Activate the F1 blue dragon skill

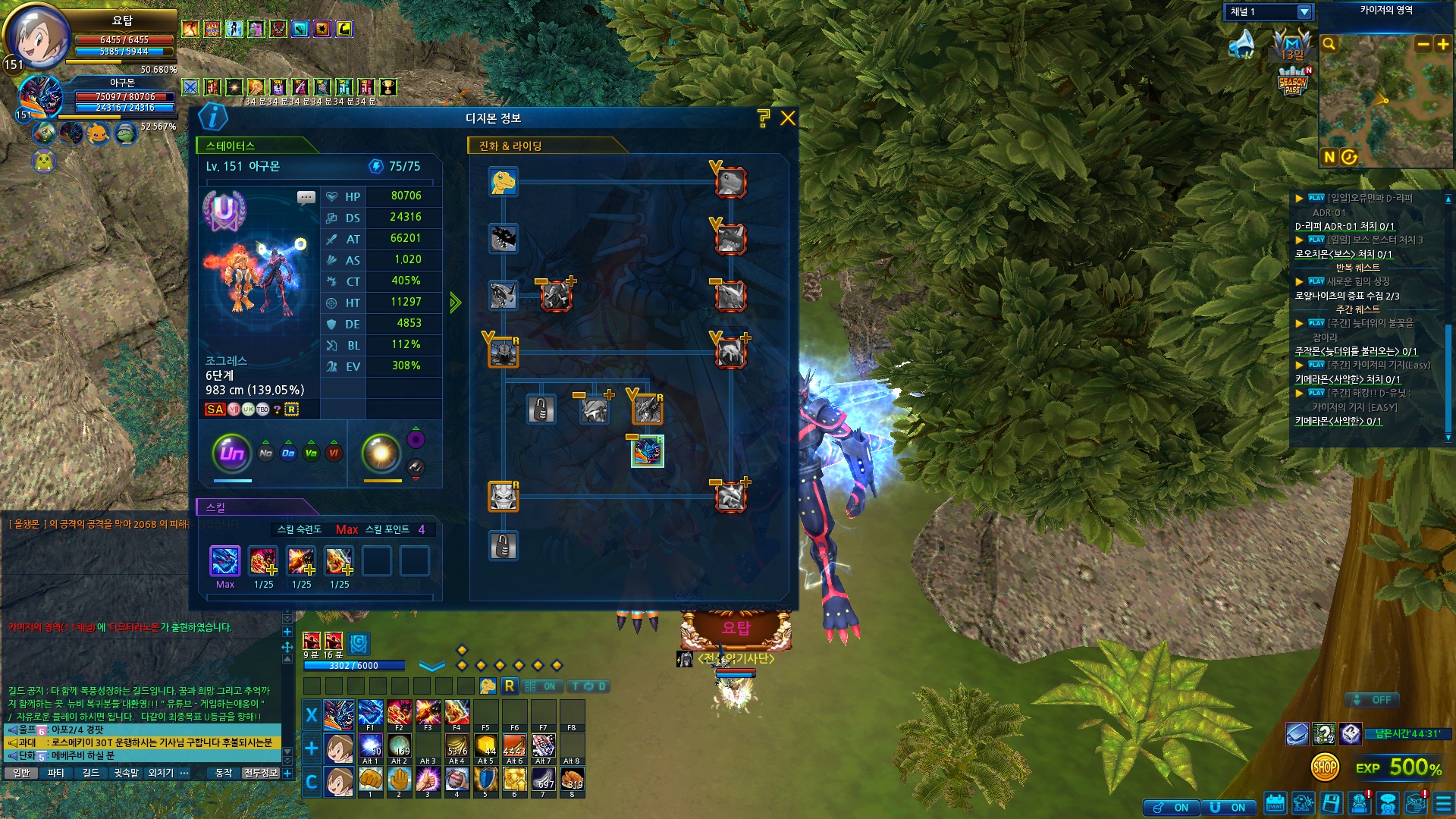tap(370, 714)
